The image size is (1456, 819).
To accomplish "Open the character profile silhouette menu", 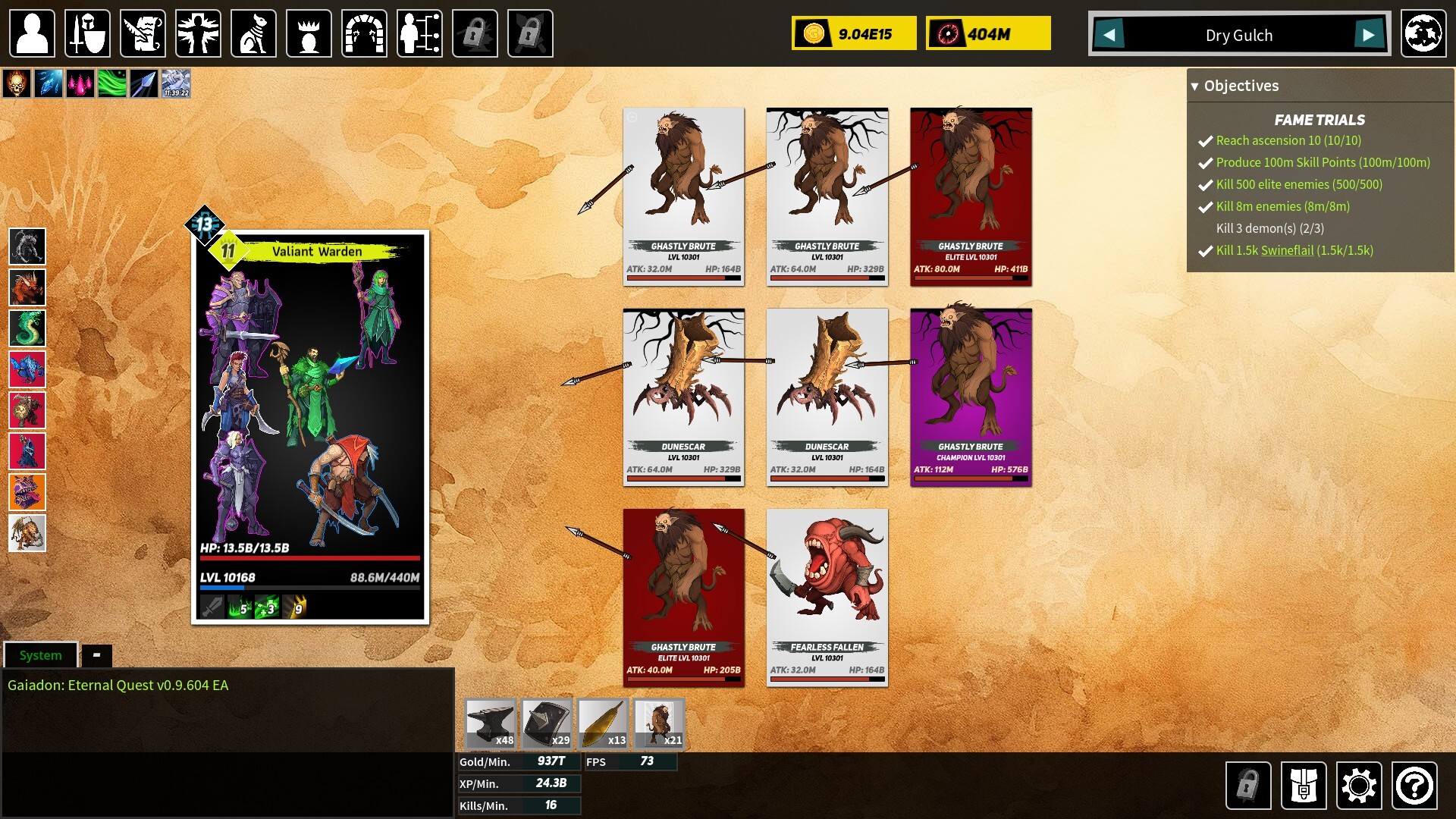I will (x=32, y=33).
